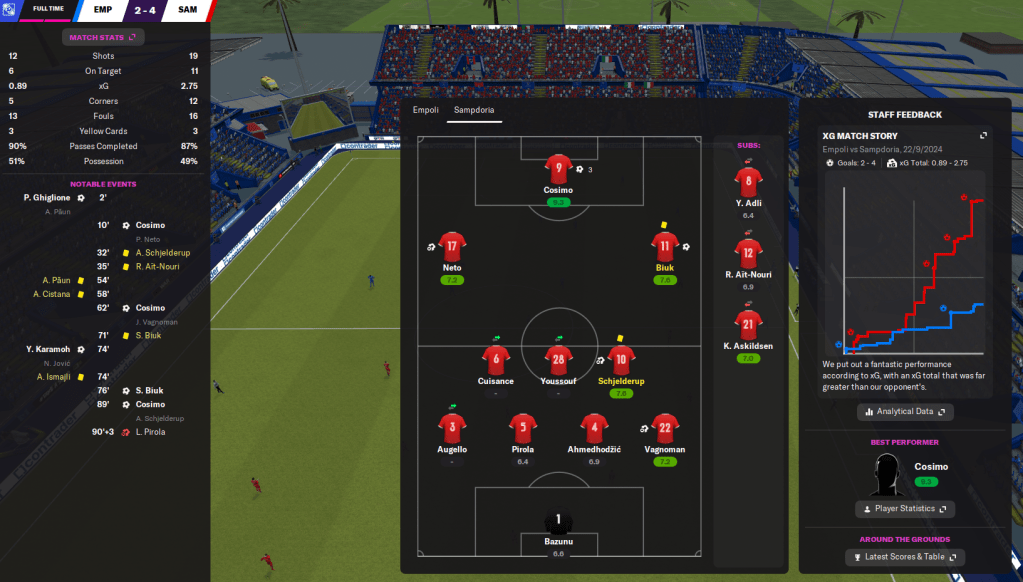Image resolution: width=1023 pixels, height=582 pixels.
Task: Open Latest Scores & Table
Action: pyautogui.click(x=905, y=557)
